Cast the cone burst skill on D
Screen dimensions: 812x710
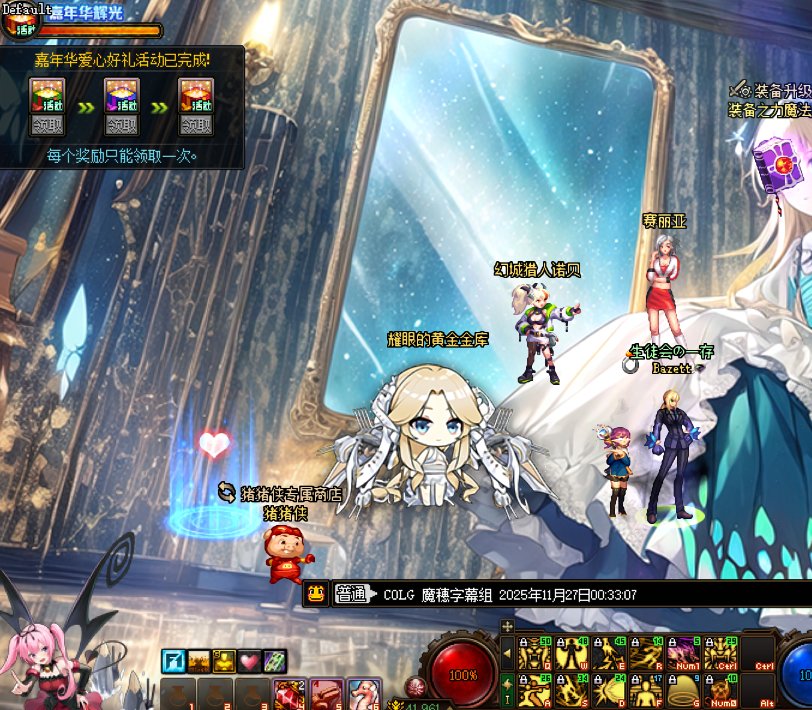pos(608,690)
